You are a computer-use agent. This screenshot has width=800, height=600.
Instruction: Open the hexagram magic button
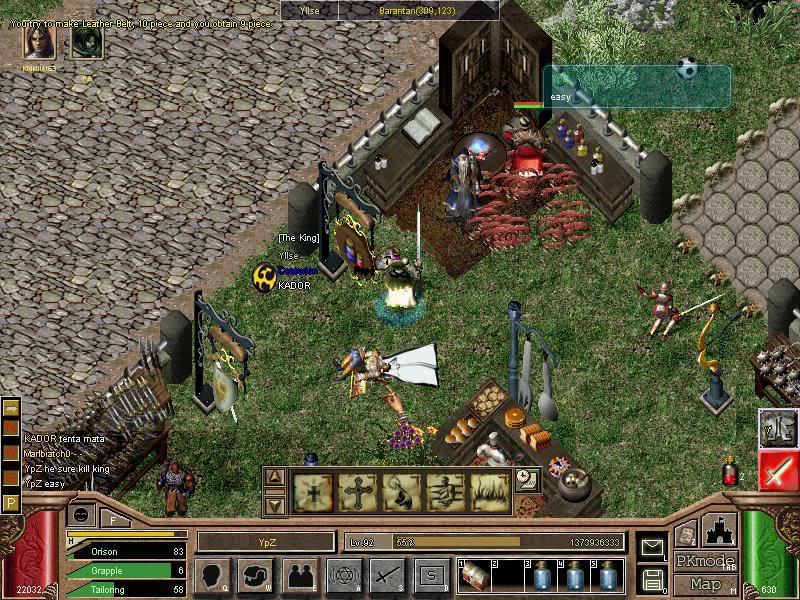343,576
